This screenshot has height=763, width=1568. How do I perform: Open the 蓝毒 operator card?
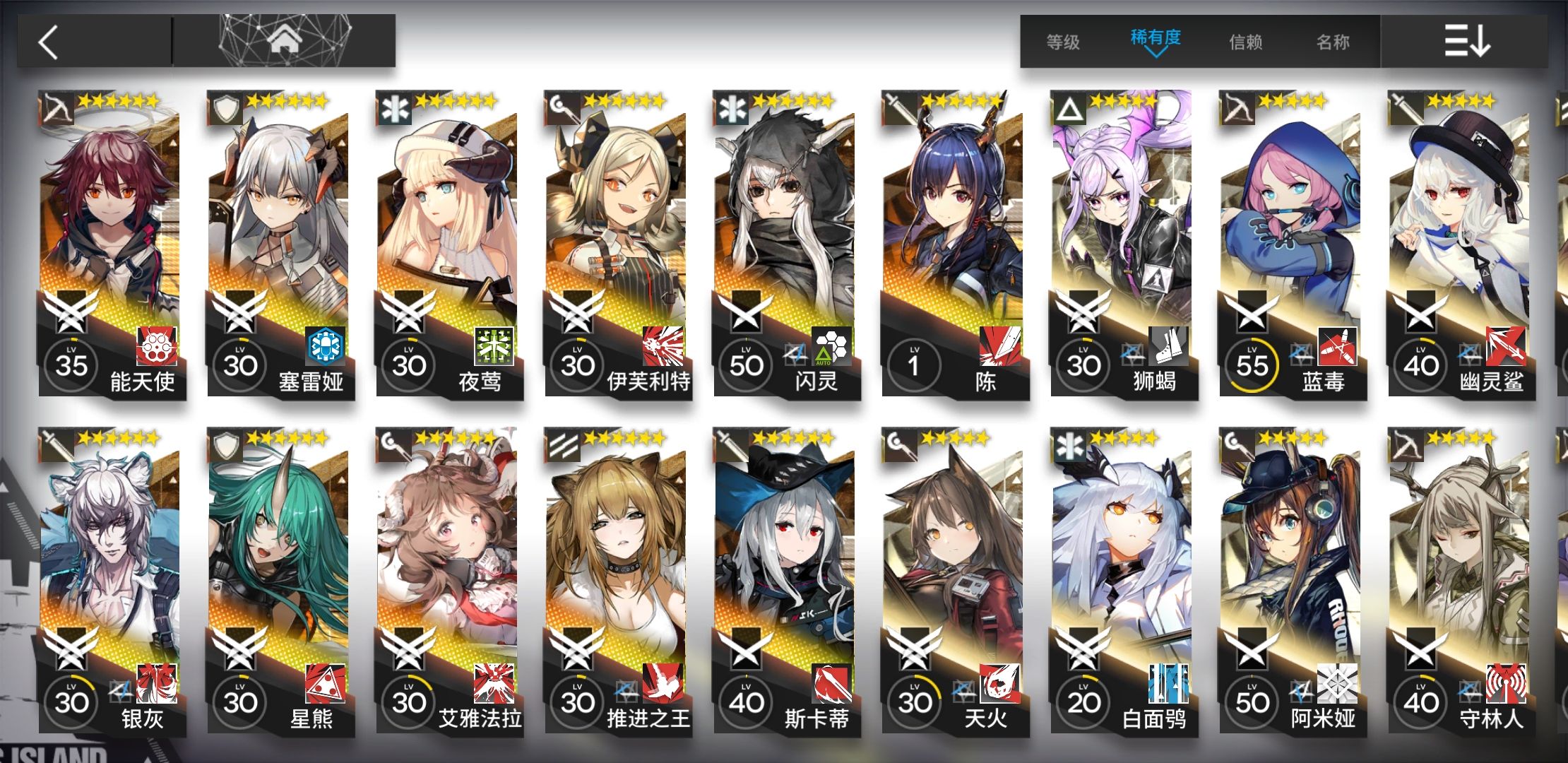point(1292,240)
